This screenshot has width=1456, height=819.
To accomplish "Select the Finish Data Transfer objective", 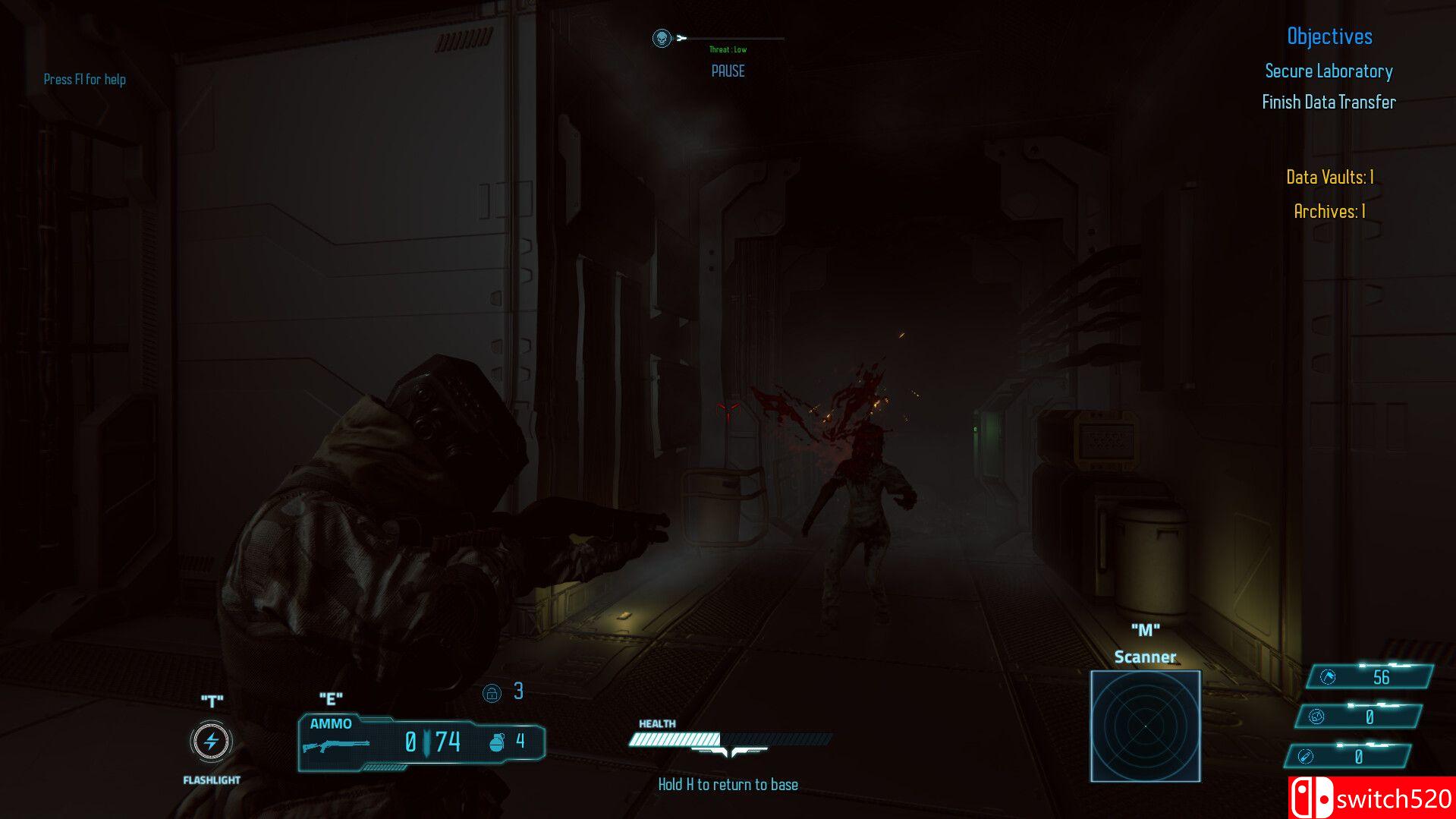I will (x=1329, y=102).
